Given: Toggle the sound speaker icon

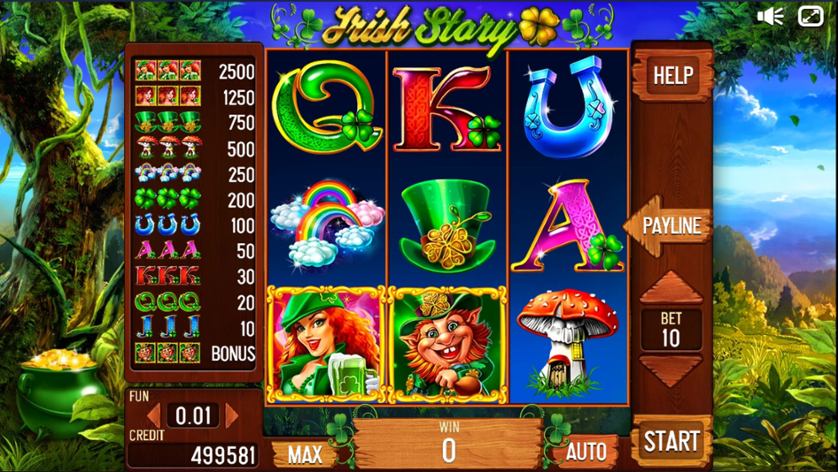Looking at the screenshot, I should (770, 16).
